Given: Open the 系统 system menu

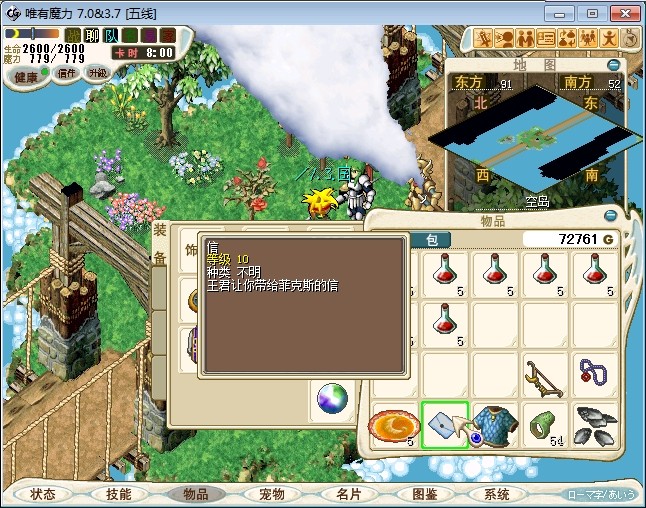Looking at the screenshot, I should pos(497,494).
